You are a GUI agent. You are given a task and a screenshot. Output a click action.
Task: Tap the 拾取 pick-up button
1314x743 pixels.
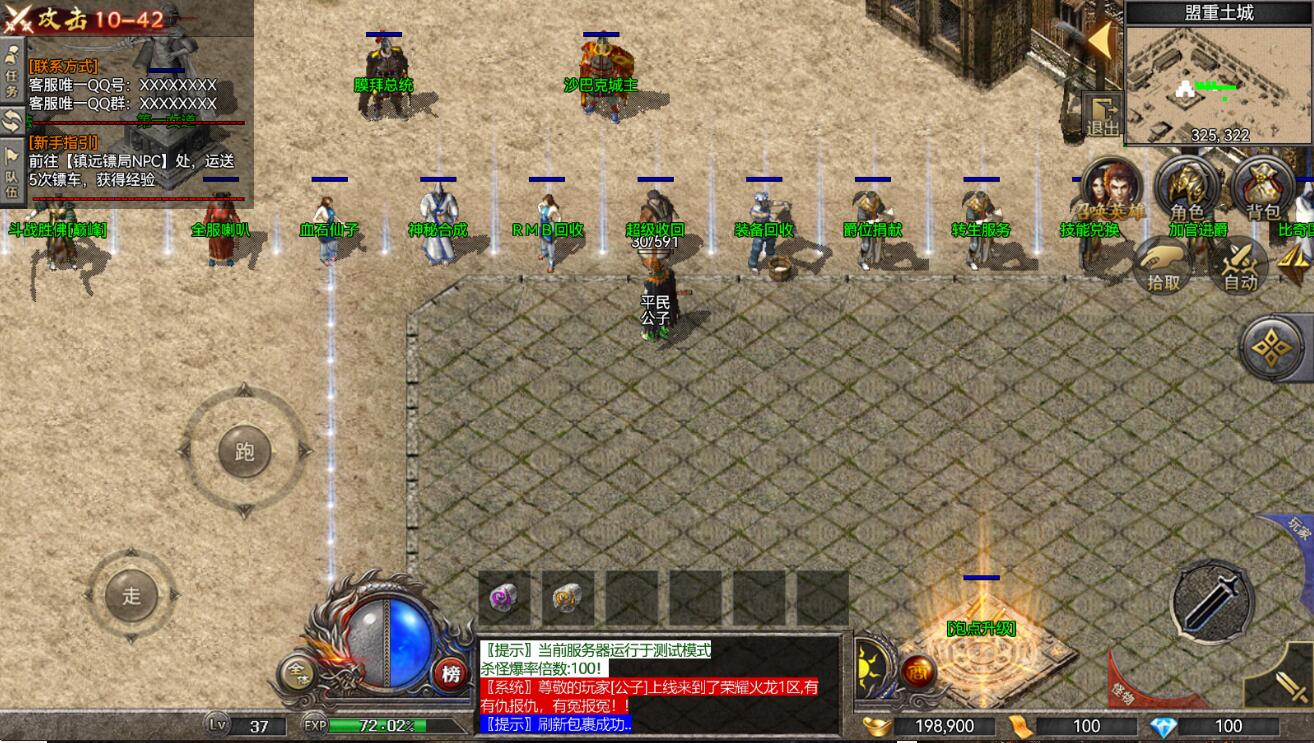1164,265
